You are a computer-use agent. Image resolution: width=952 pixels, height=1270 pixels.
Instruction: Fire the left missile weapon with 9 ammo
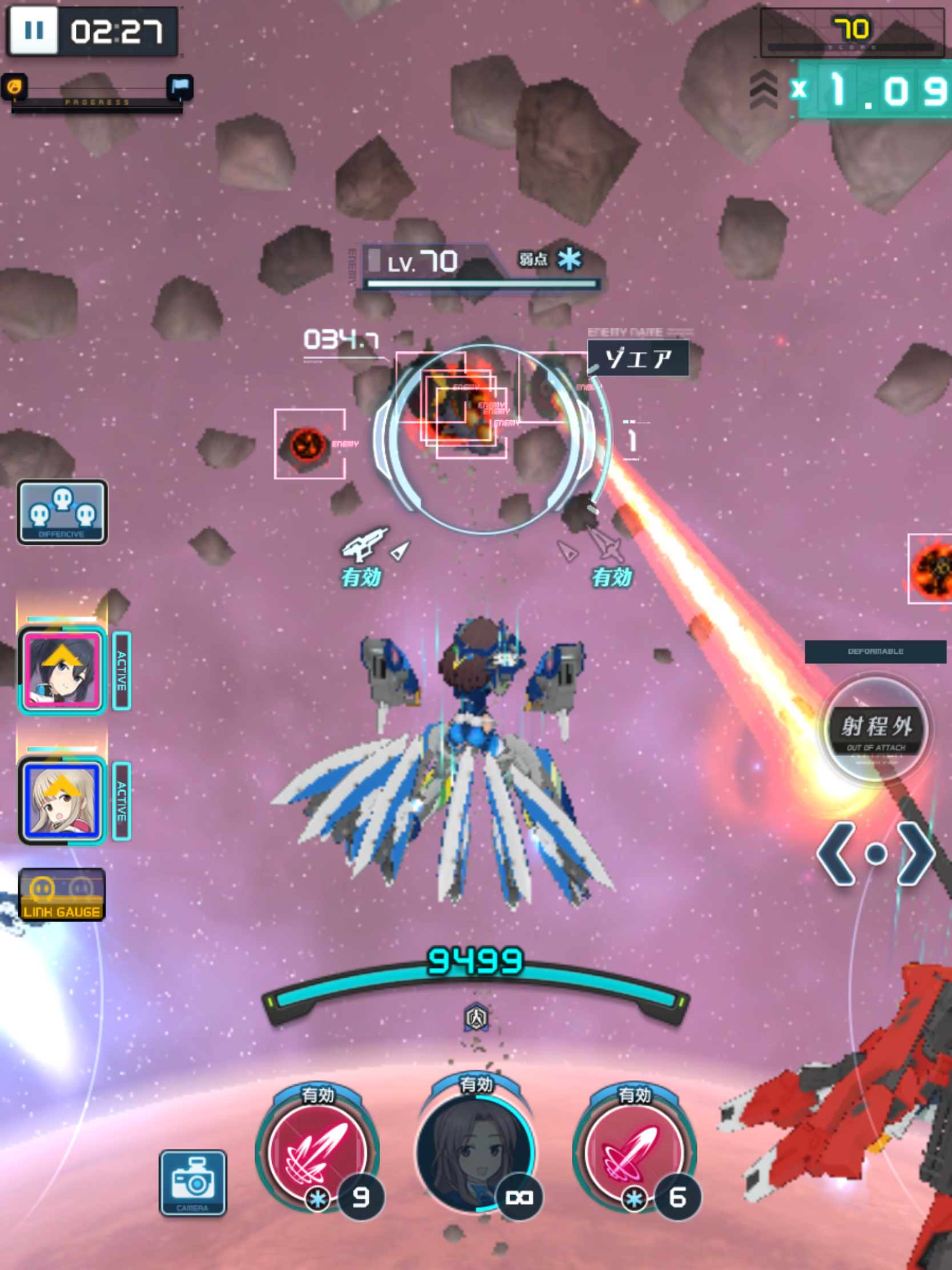pyautogui.click(x=317, y=1151)
